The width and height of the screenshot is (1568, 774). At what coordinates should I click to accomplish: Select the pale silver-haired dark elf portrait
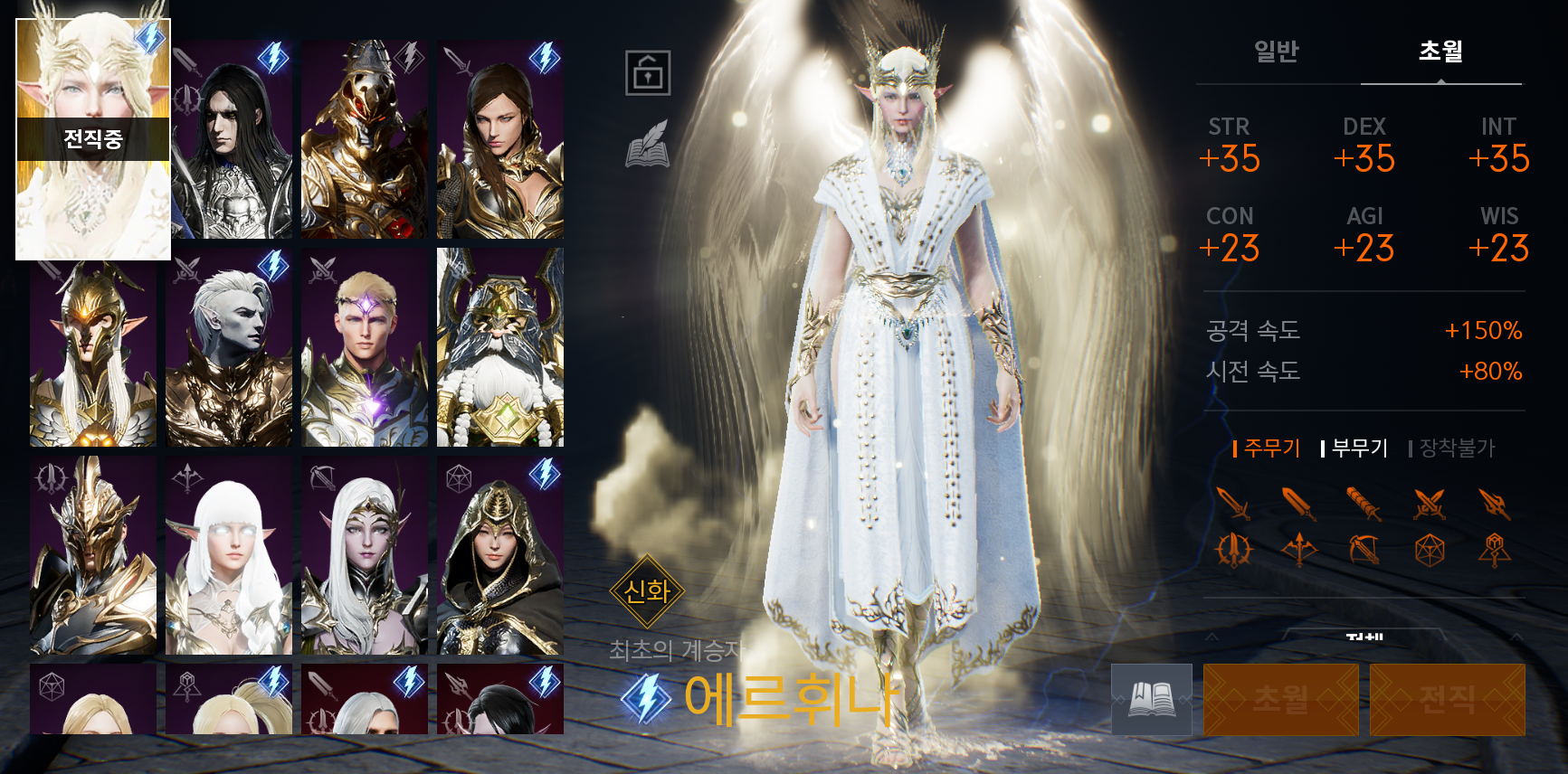tap(229, 347)
